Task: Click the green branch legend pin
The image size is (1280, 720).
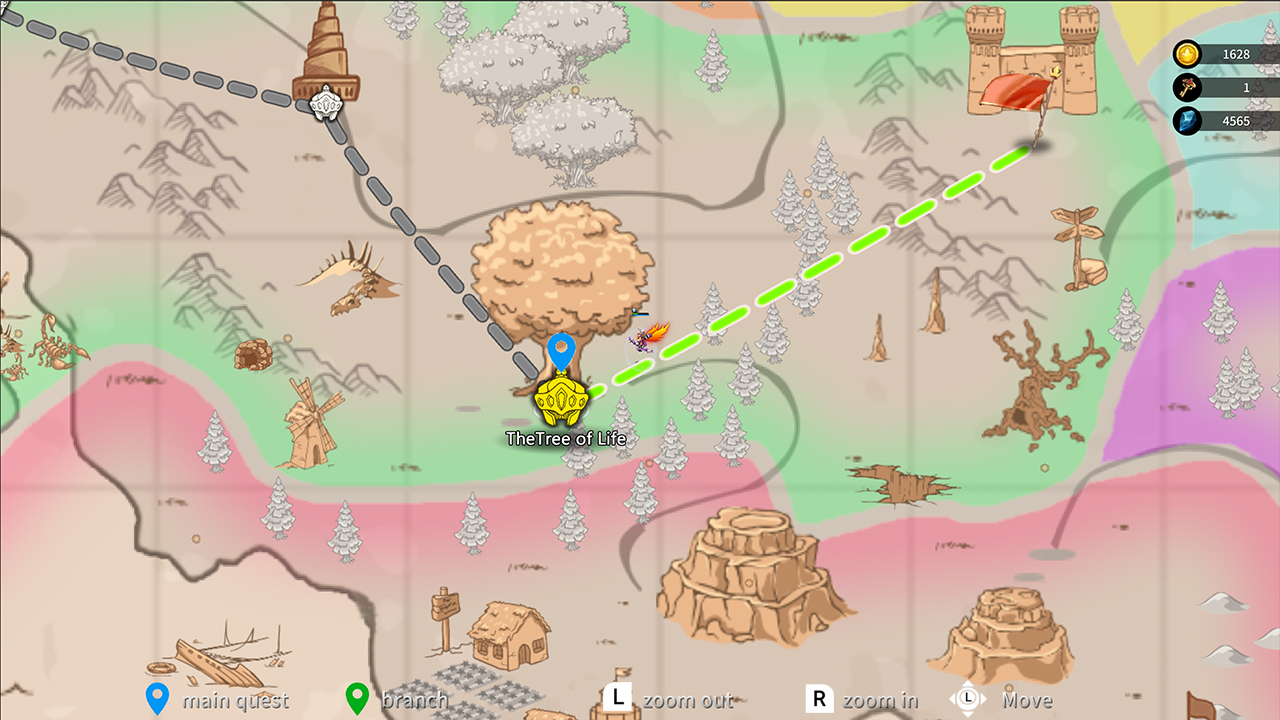Action: point(356,696)
